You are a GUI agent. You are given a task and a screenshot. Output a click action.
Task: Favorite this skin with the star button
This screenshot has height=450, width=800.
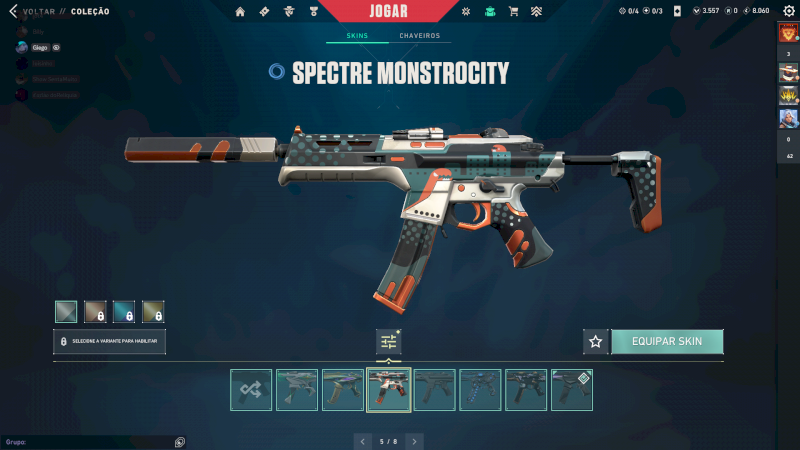(596, 342)
